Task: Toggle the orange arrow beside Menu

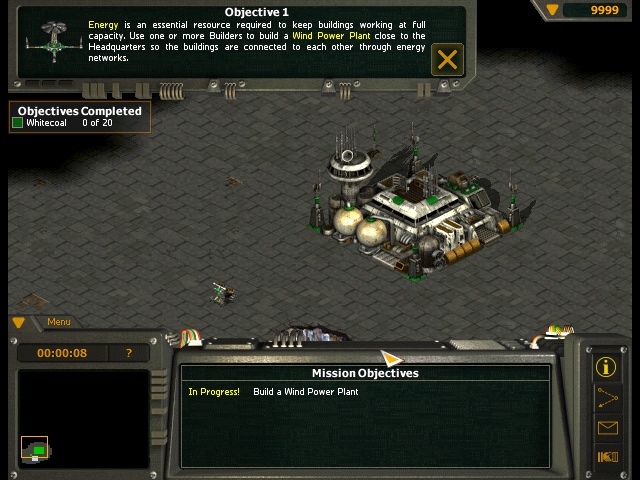Action: 18,322
